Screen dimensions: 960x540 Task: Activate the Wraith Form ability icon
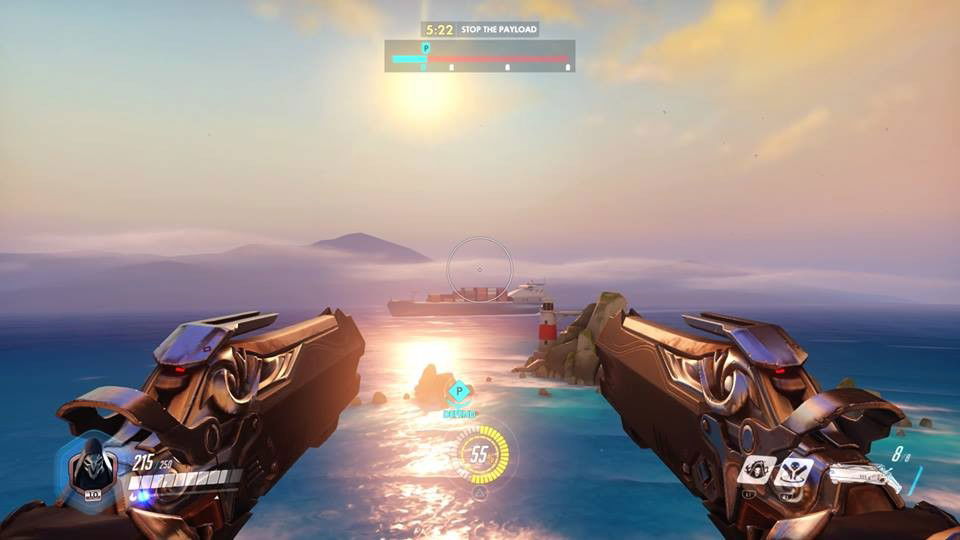pos(757,470)
